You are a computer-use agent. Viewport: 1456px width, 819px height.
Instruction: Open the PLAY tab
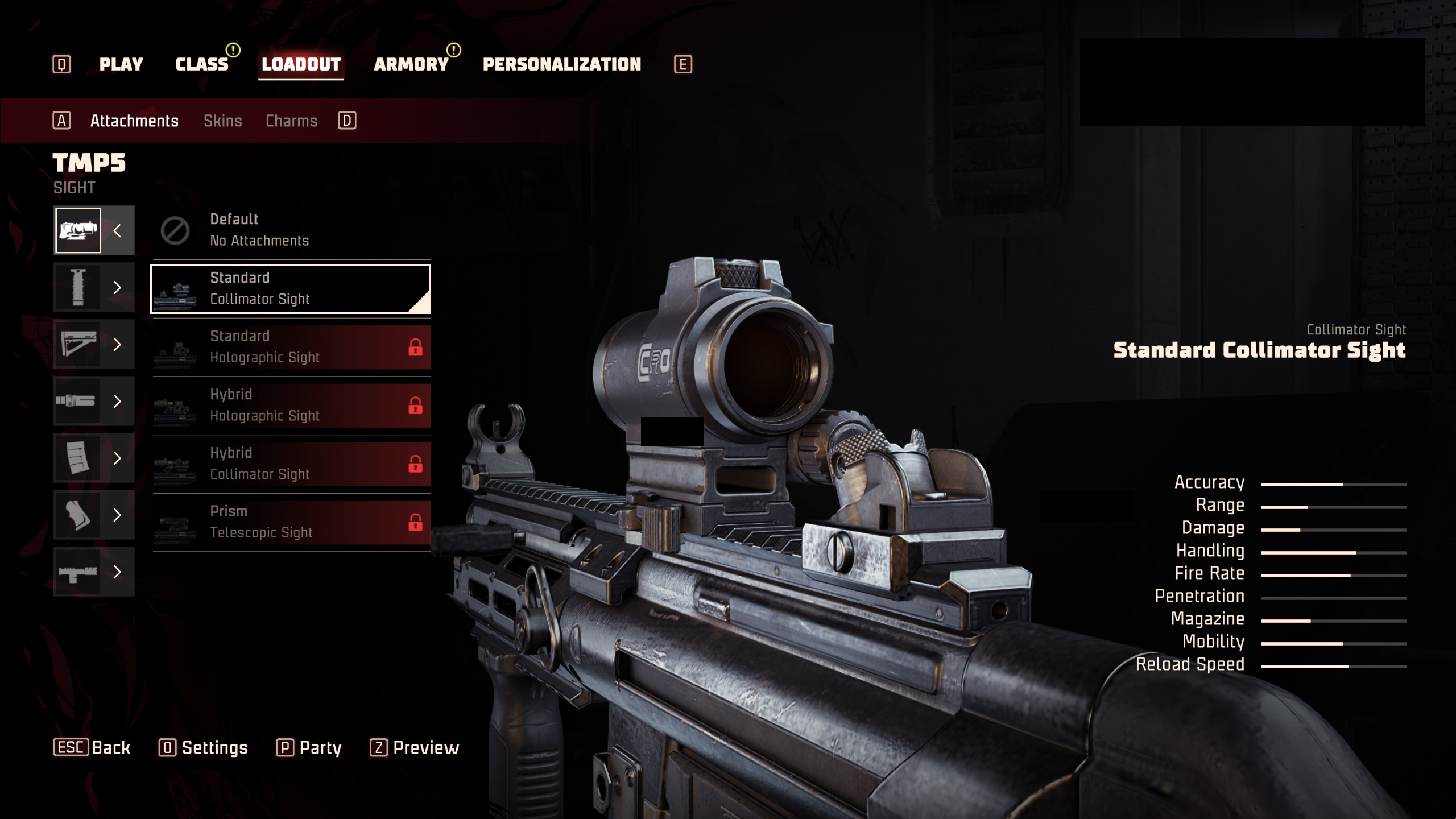pyautogui.click(x=121, y=64)
